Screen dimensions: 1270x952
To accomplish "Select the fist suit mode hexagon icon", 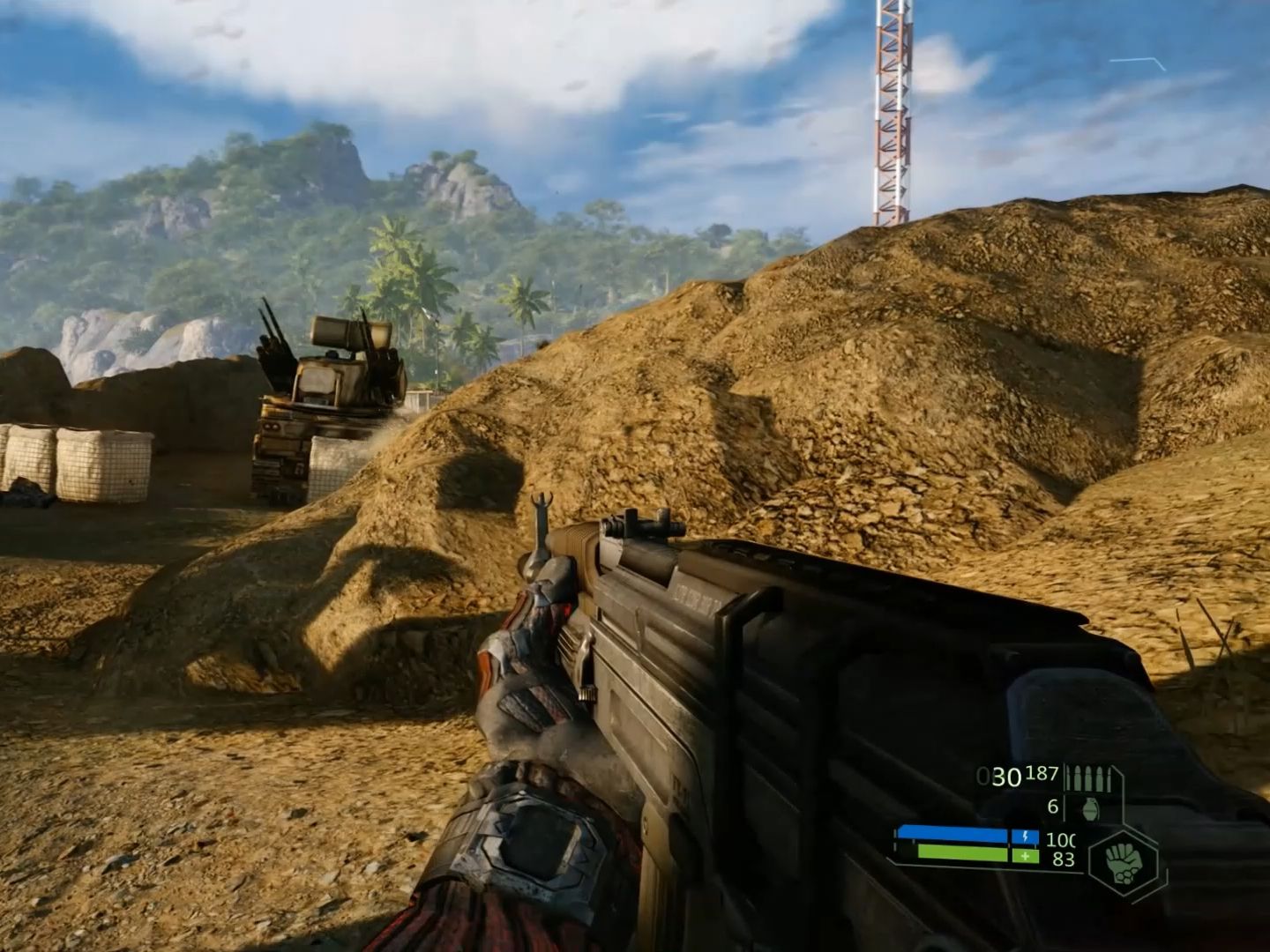I will pos(1122,861).
